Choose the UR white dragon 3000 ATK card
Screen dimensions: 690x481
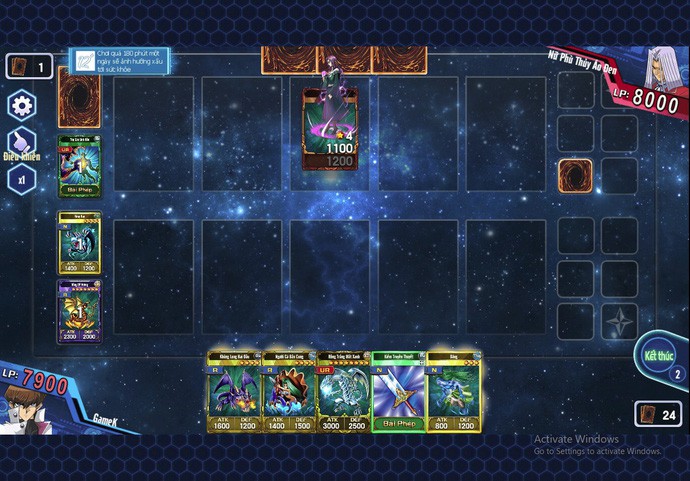(x=343, y=392)
